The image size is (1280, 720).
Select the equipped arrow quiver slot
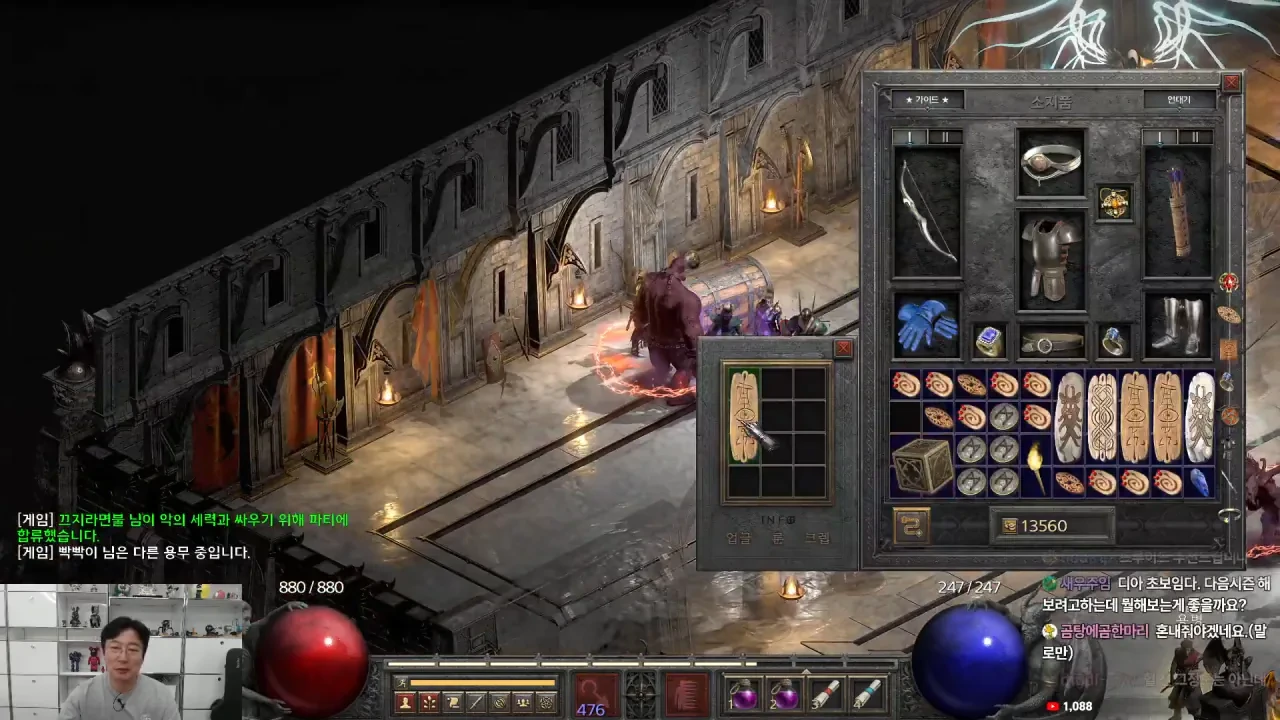click(x=1177, y=212)
